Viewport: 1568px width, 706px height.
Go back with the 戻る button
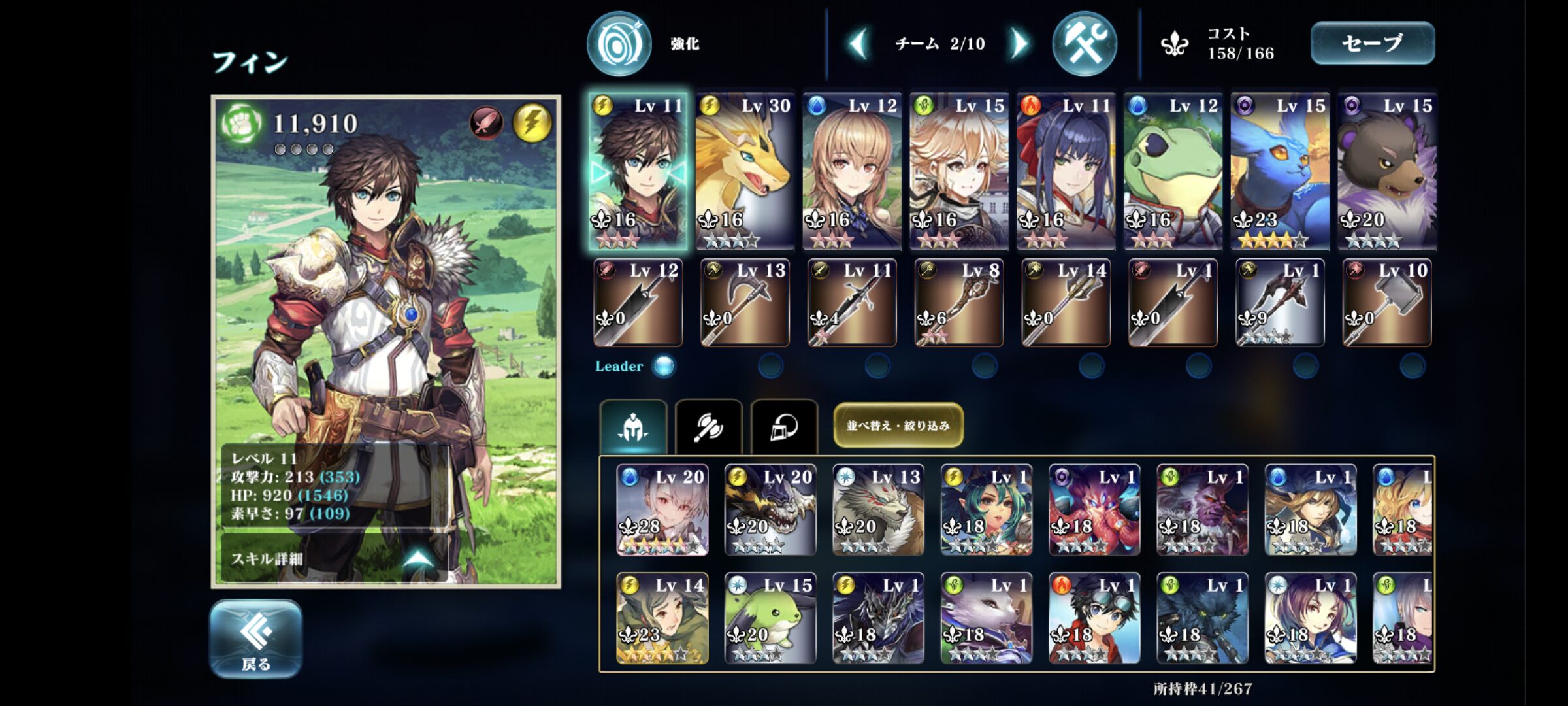(x=255, y=638)
